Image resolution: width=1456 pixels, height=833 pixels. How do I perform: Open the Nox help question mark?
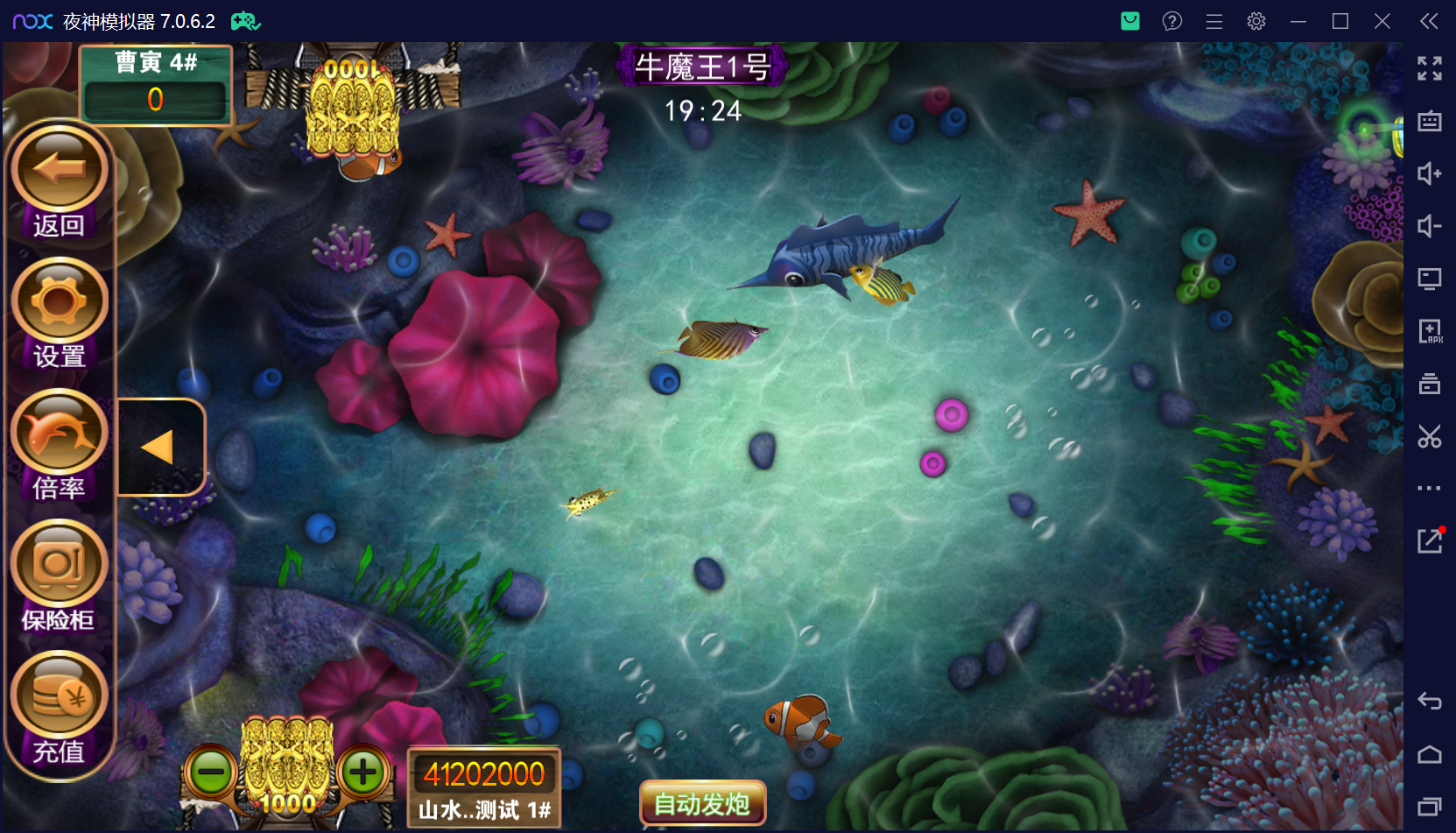coord(1171,21)
